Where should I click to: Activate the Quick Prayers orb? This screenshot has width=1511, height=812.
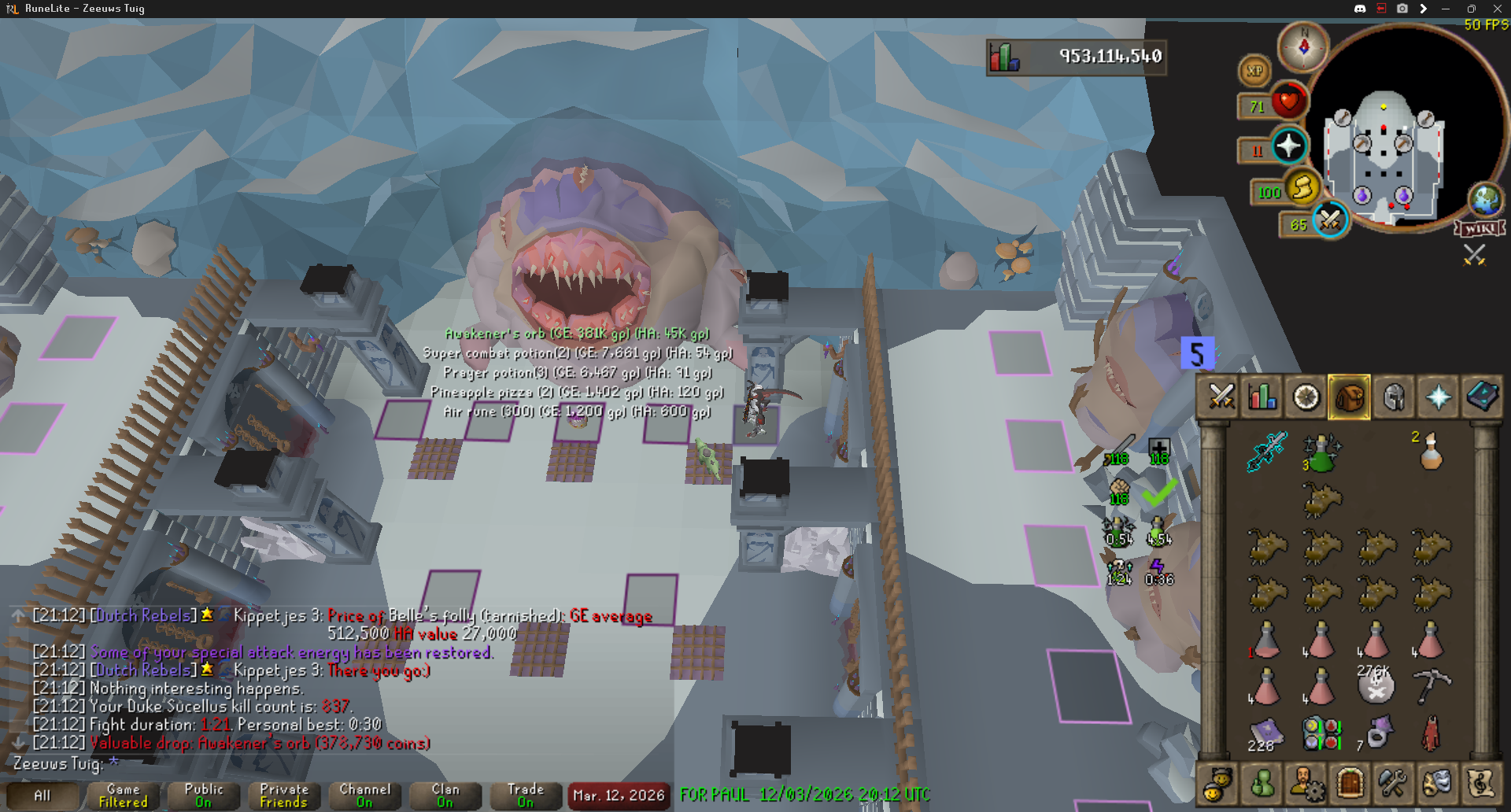click(x=1288, y=146)
